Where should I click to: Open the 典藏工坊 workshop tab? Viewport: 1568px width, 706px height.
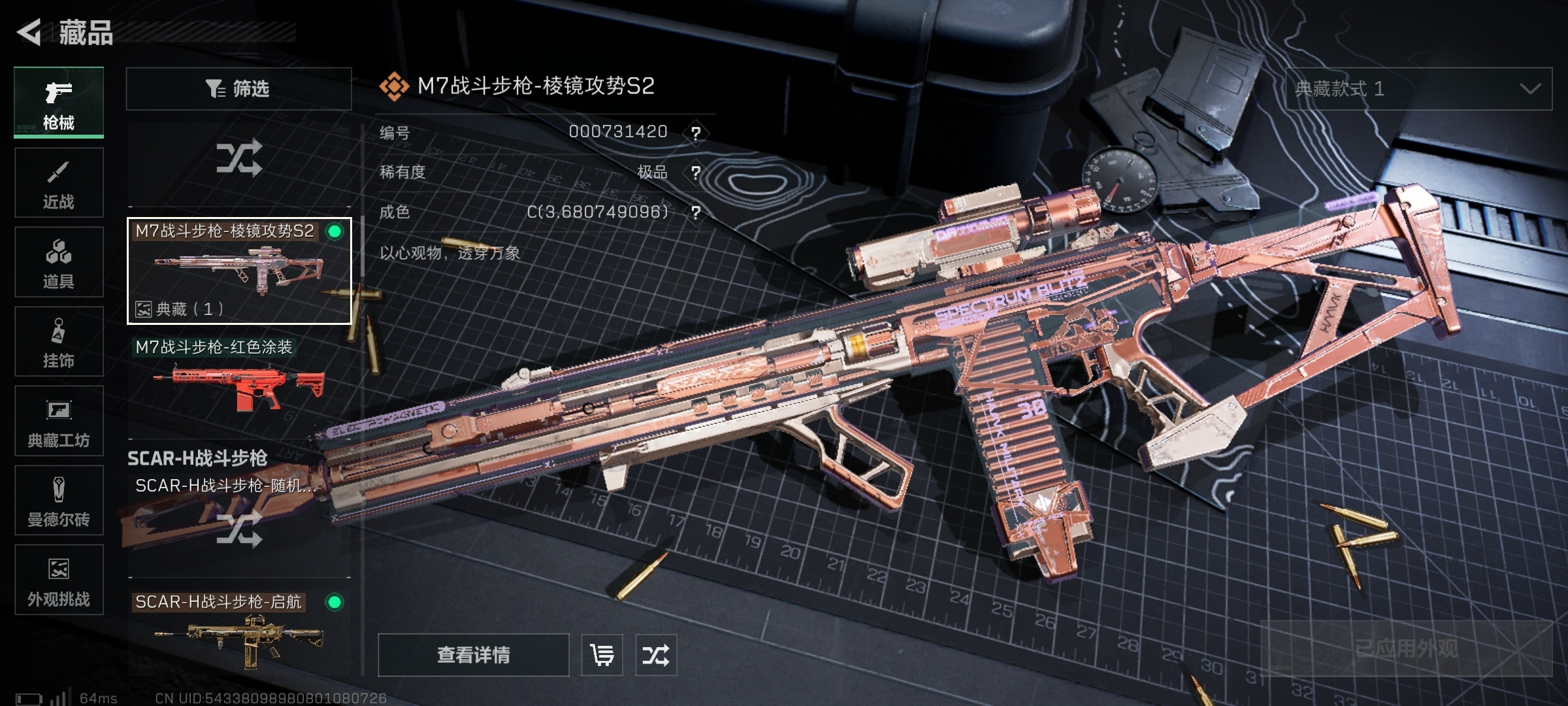59,421
